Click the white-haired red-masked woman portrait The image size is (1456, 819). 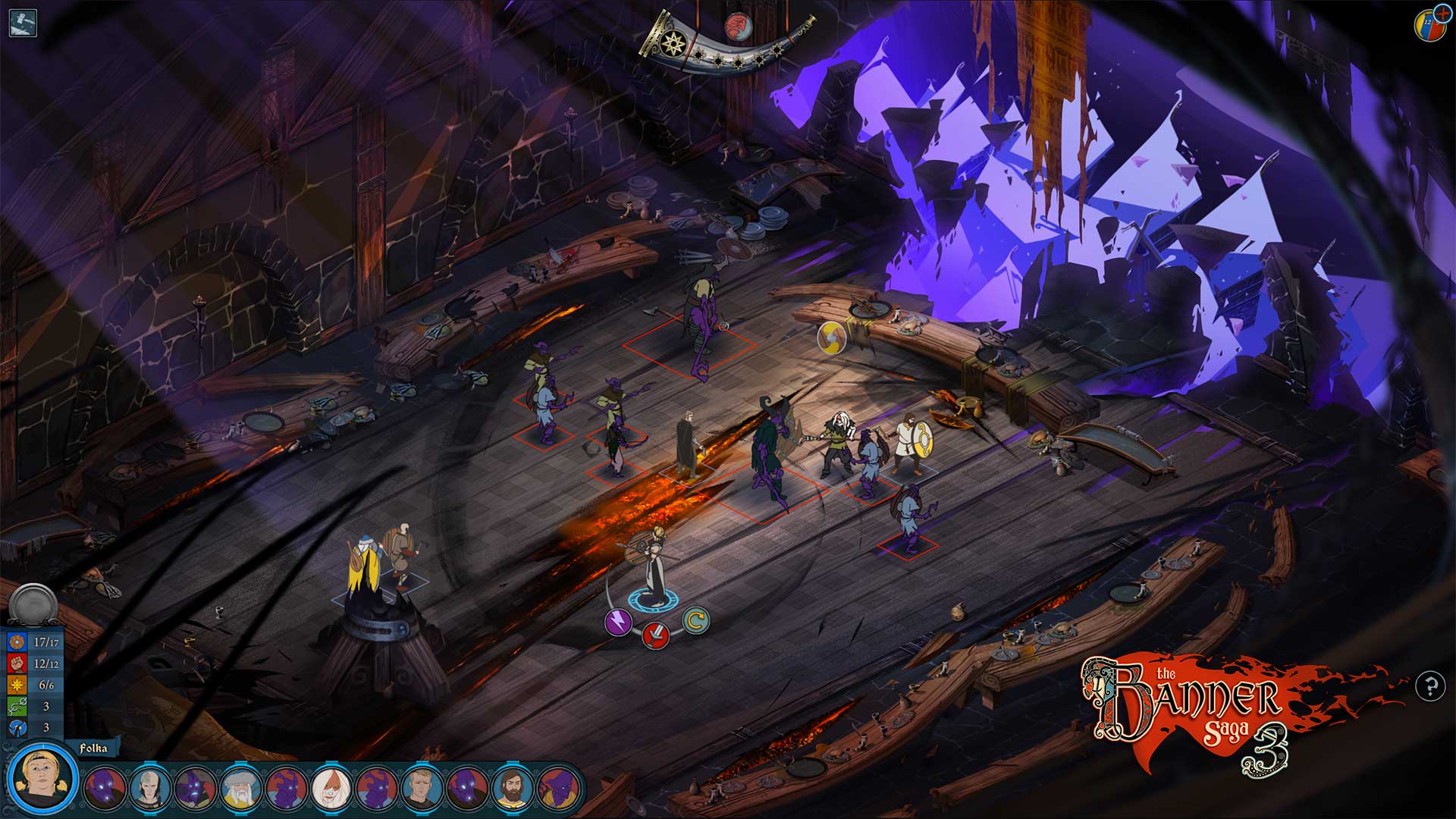pos(331,789)
